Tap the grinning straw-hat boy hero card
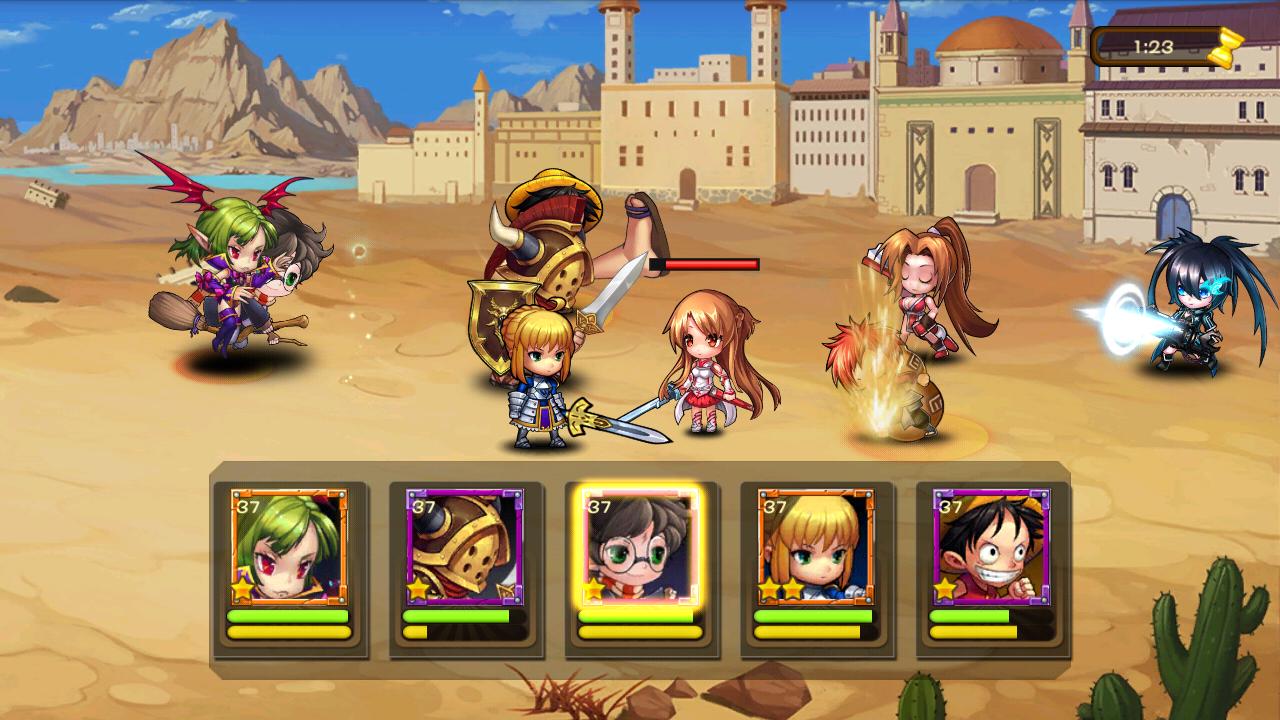Viewport: 1280px width, 720px height. pyautogui.click(x=991, y=547)
